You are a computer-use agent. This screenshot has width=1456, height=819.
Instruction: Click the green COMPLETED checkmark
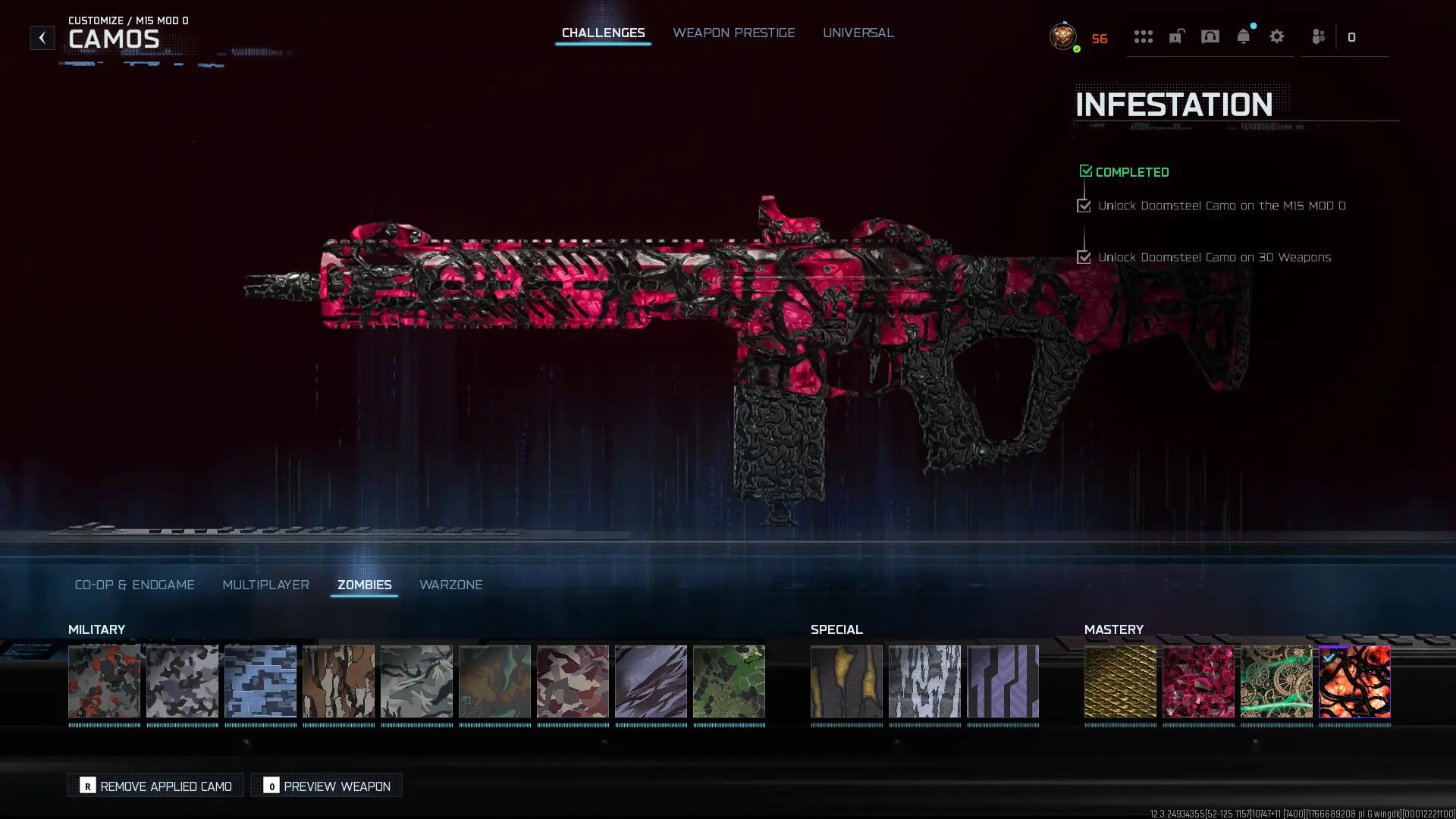click(1085, 171)
